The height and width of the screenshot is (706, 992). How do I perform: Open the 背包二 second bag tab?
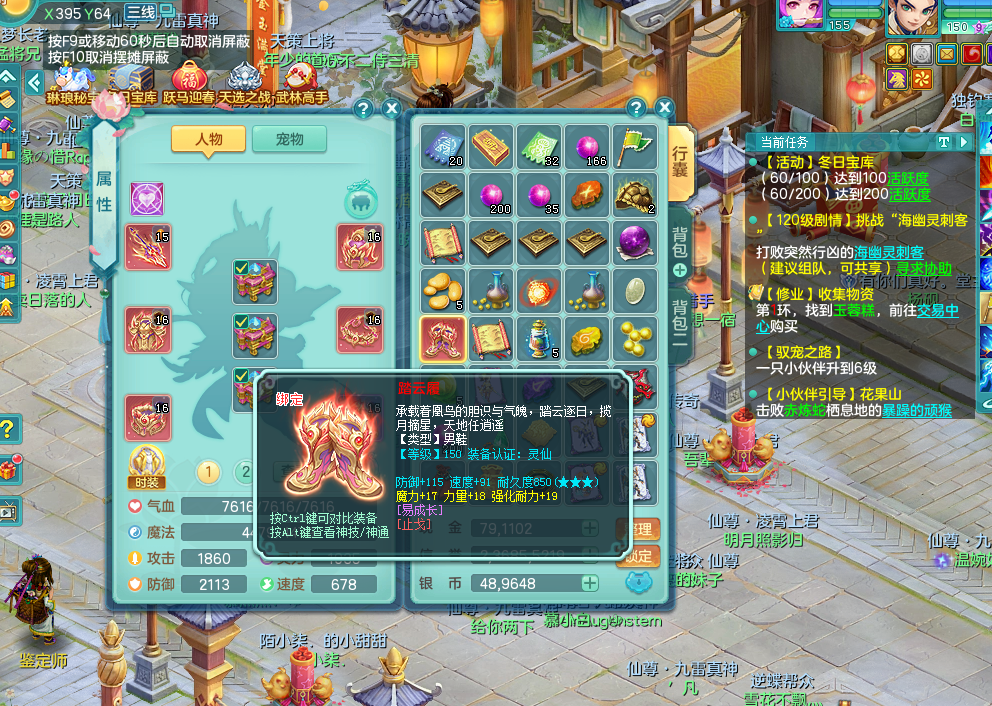[680, 320]
